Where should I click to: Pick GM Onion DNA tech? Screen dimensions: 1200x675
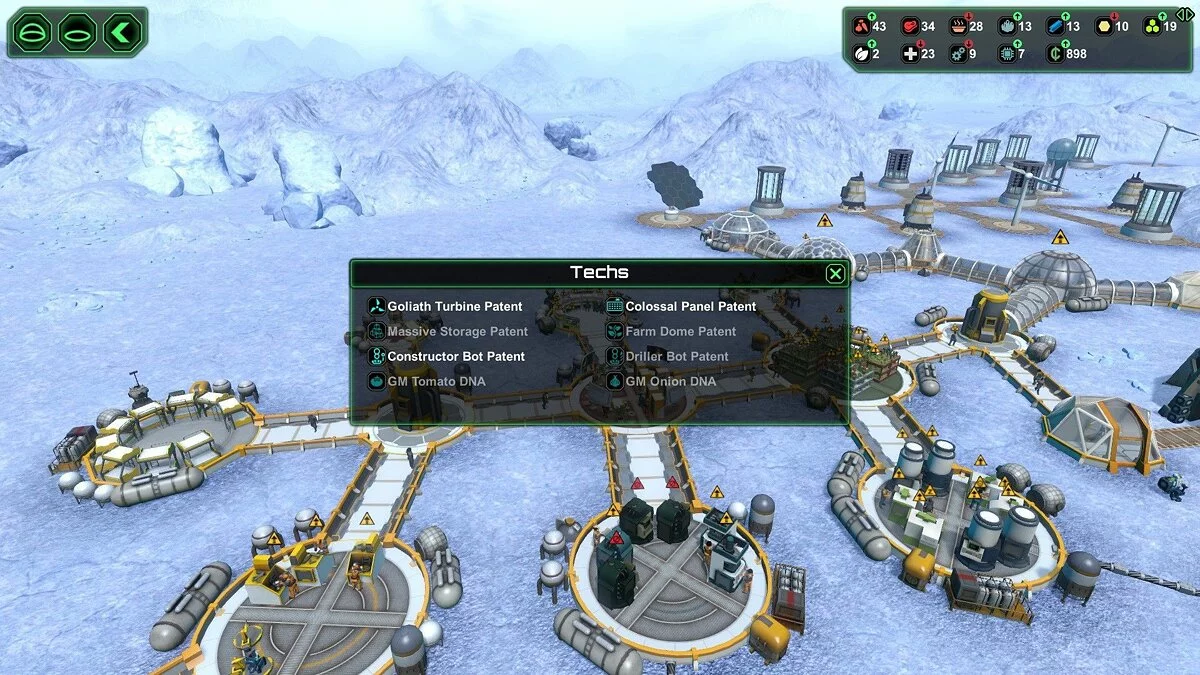click(x=670, y=382)
